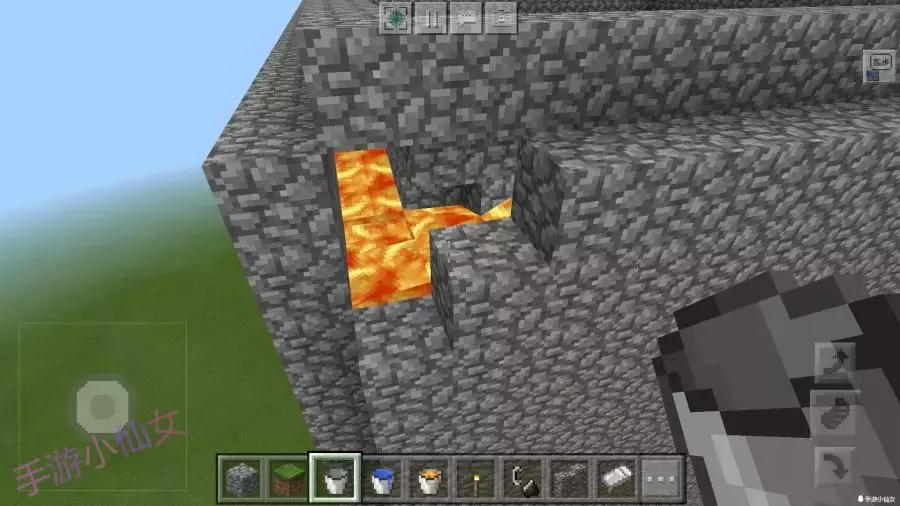
Task: Select the cobblestone block hotbar slot
Action: [x=240, y=478]
